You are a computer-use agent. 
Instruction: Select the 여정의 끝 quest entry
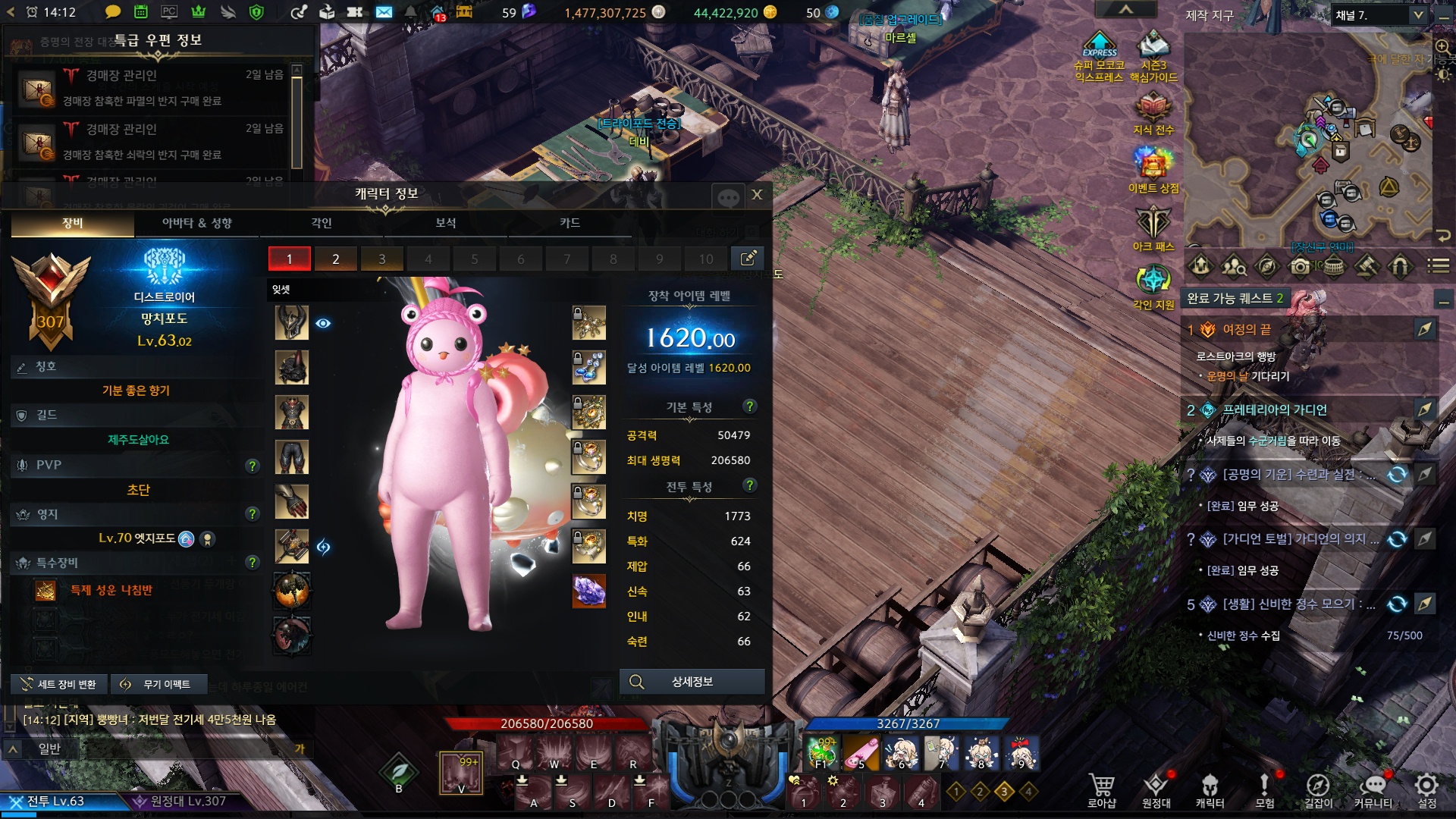pos(1247,330)
